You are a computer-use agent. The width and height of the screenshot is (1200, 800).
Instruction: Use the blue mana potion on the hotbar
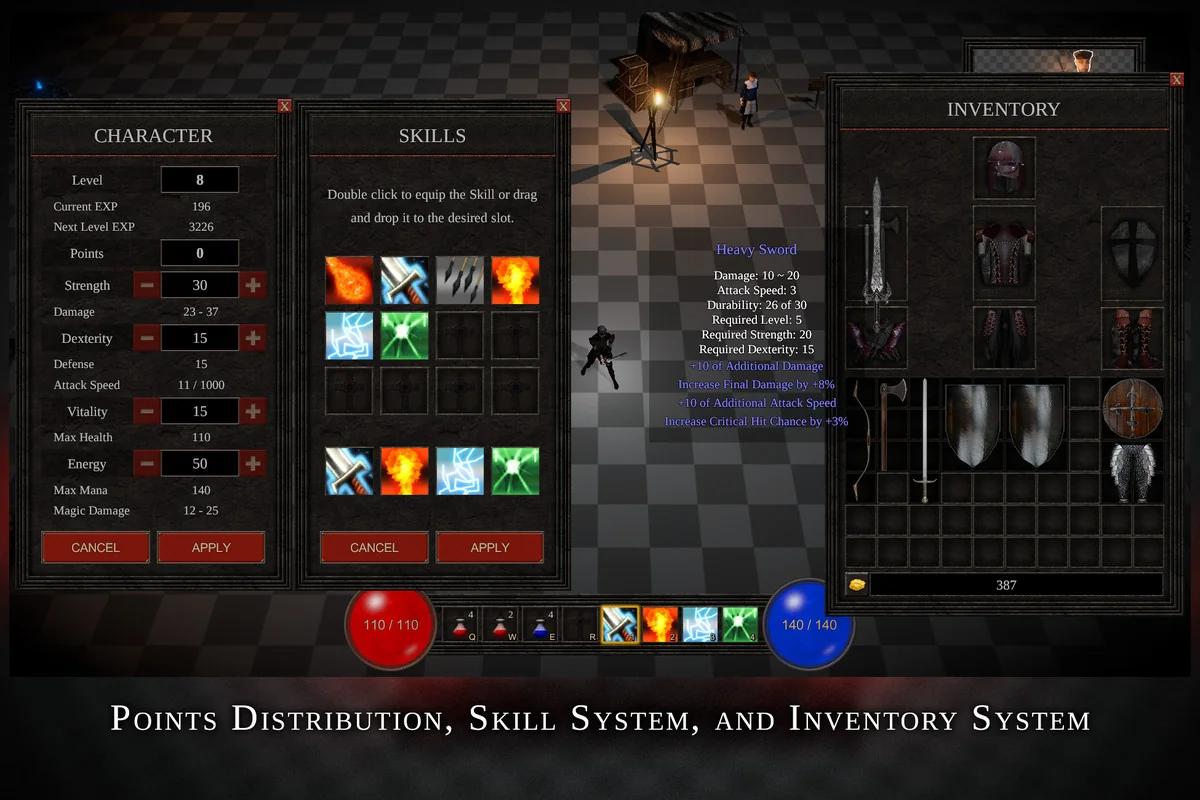[x=540, y=624]
